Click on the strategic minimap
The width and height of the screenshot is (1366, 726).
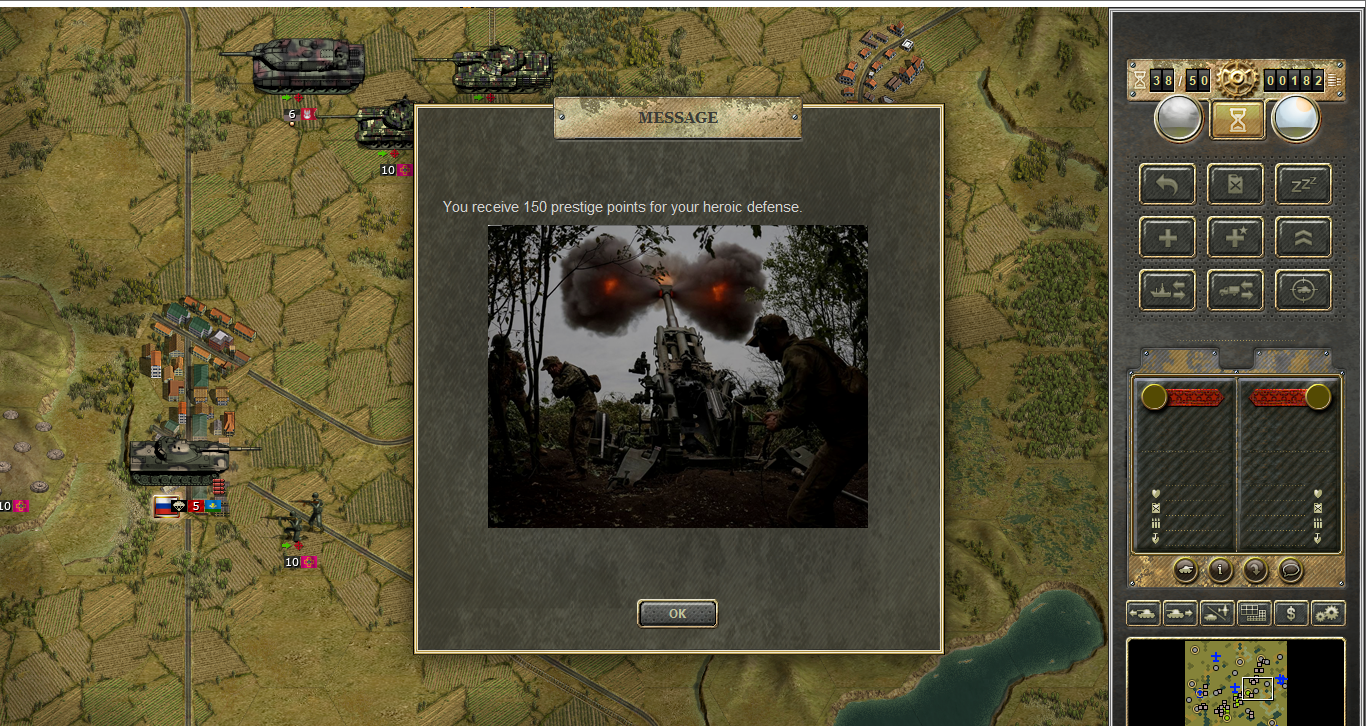[x=1236, y=682]
